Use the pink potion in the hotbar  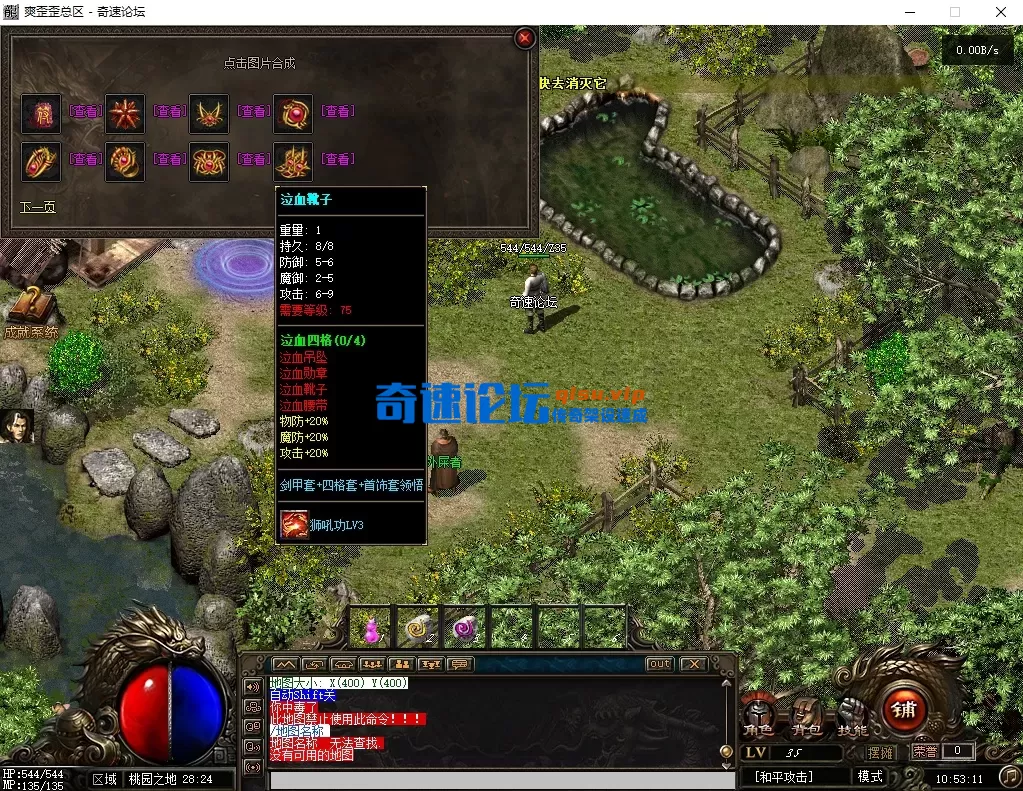click(x=373, y=629)
